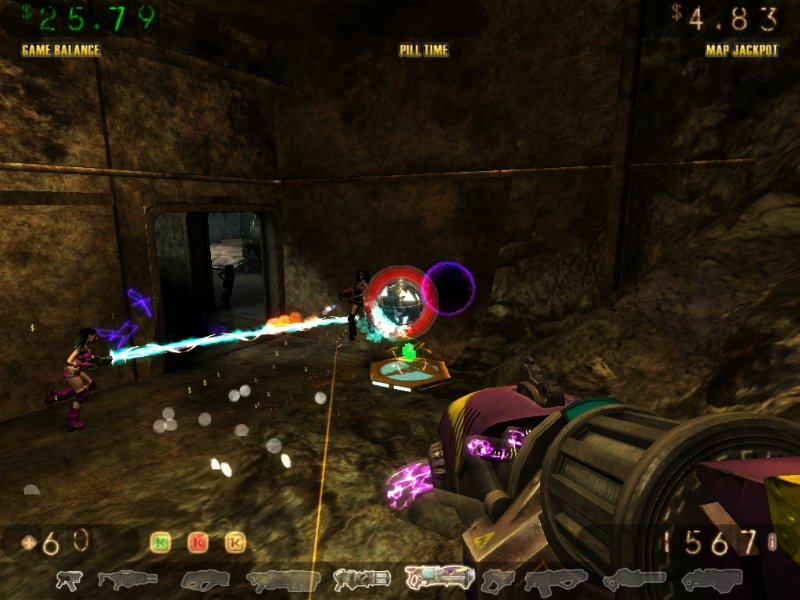
Task: Switch to the small pistol weapon icon
Action: point(69,579)
